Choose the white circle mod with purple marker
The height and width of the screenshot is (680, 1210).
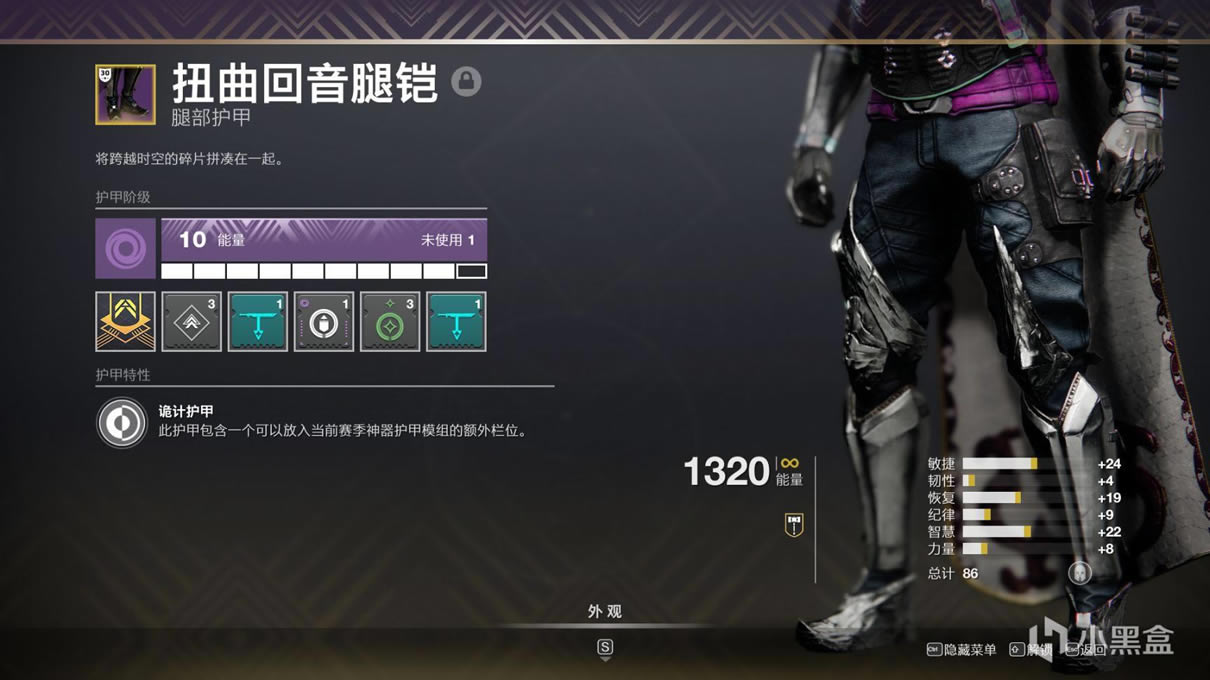tap(324, 321)
